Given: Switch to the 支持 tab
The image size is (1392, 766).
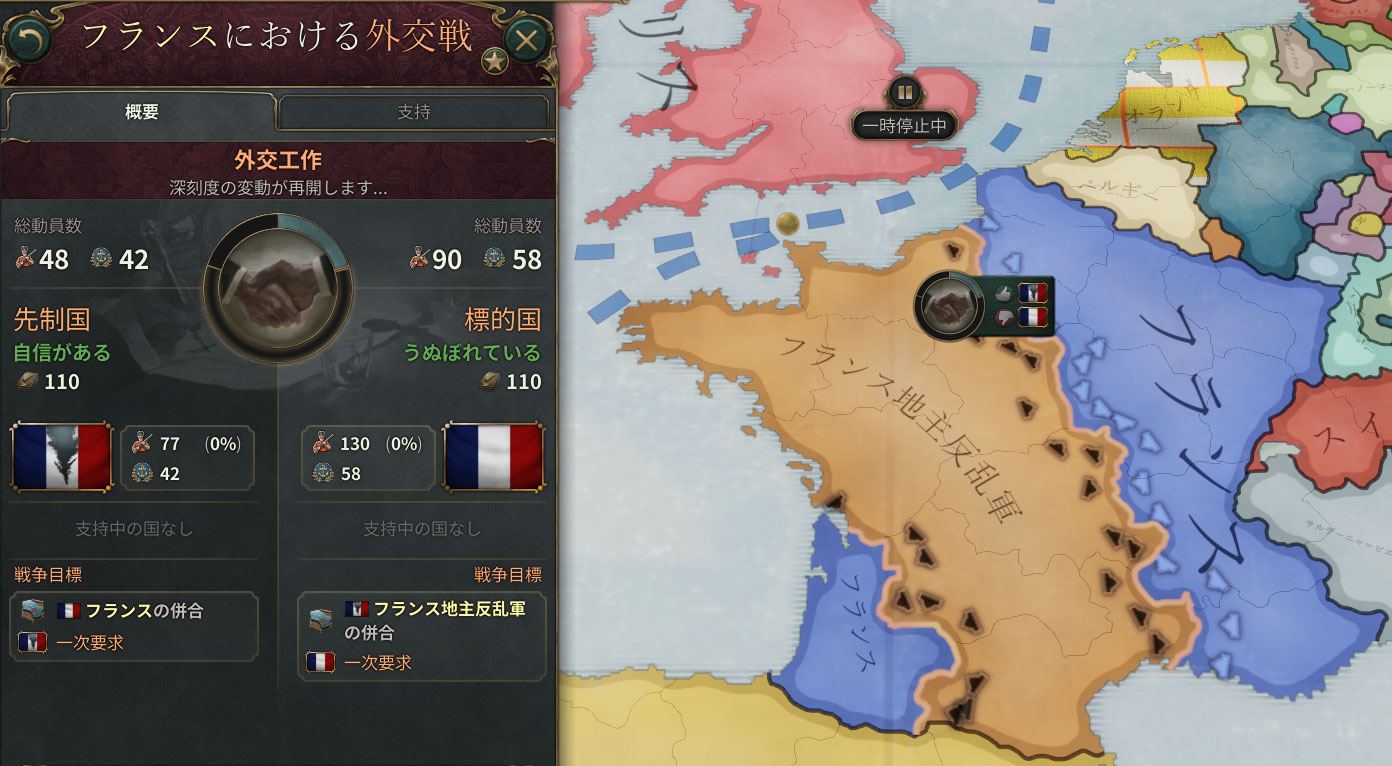Looking at the screenshot, I should click(x=413, y=112).
